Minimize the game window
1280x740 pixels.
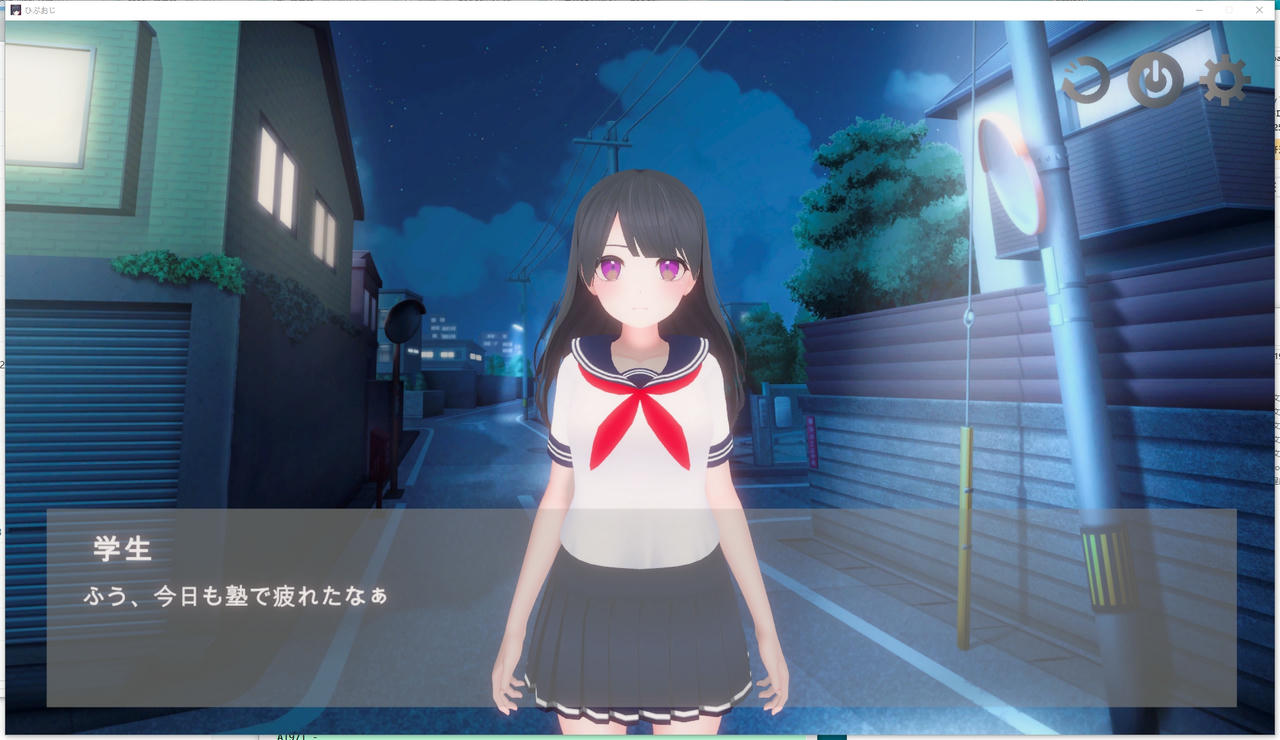1199,10
